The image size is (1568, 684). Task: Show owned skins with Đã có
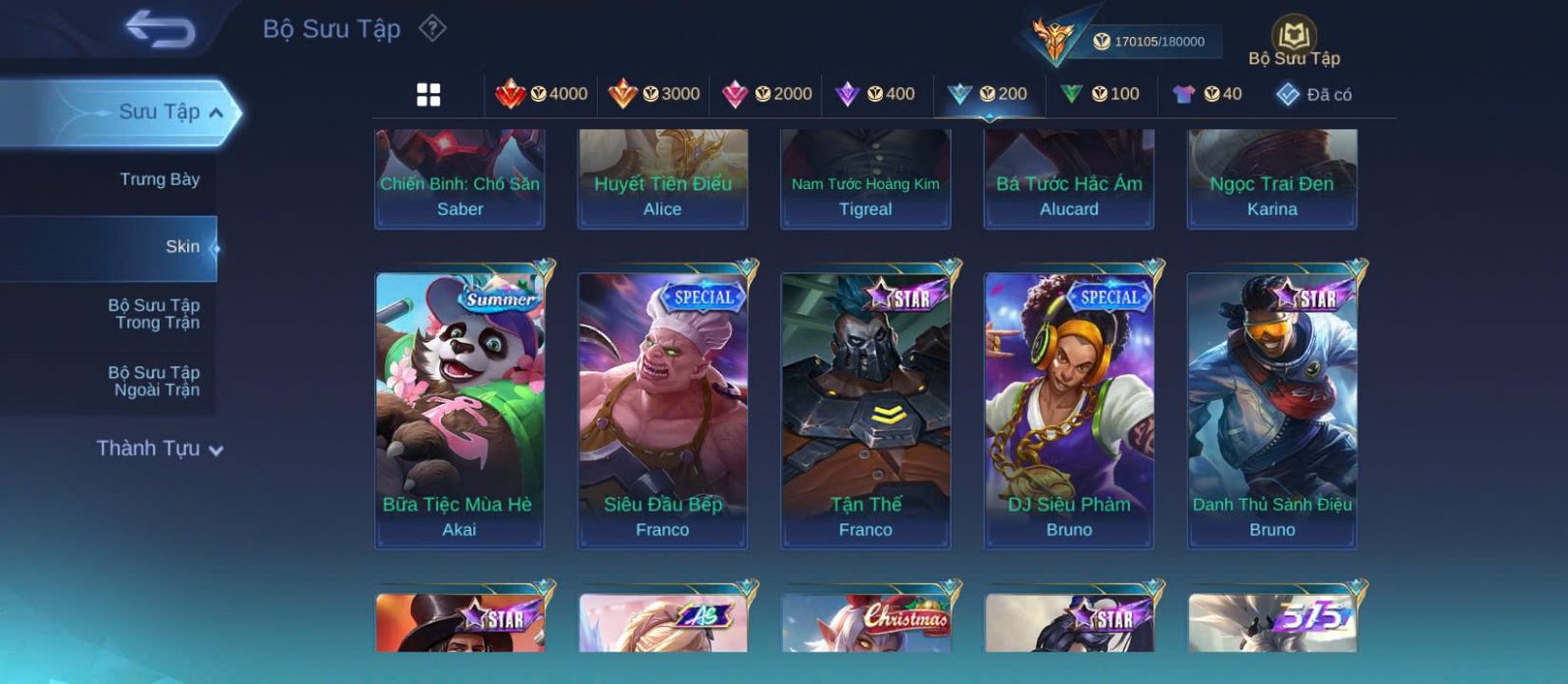1314,94
